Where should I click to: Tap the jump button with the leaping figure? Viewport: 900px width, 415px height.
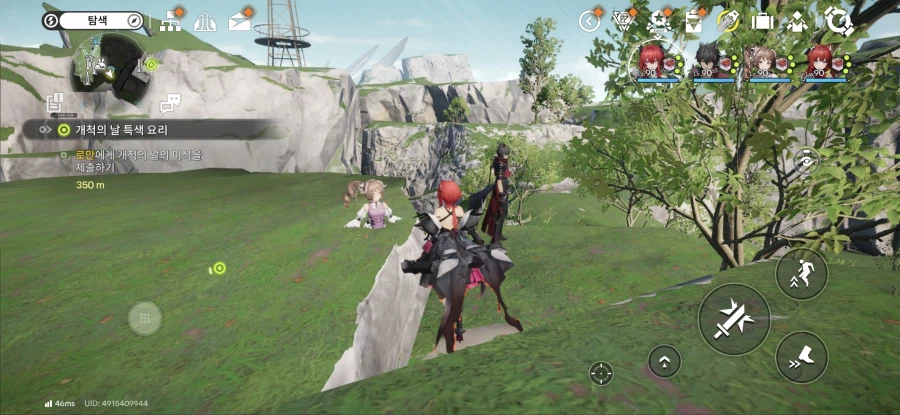(801, 273)
